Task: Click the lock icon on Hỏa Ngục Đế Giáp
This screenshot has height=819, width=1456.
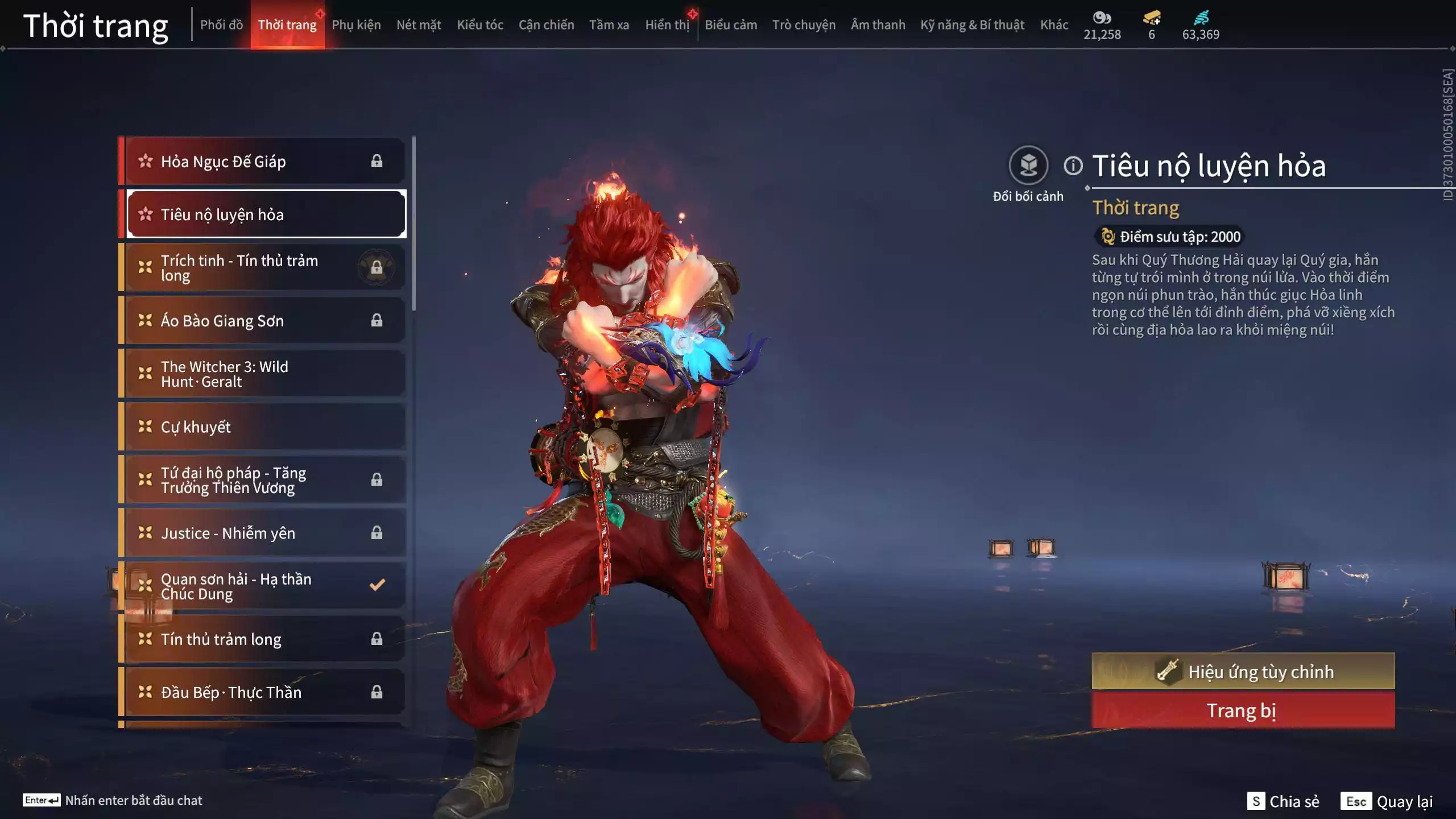Action: [377, 162]
